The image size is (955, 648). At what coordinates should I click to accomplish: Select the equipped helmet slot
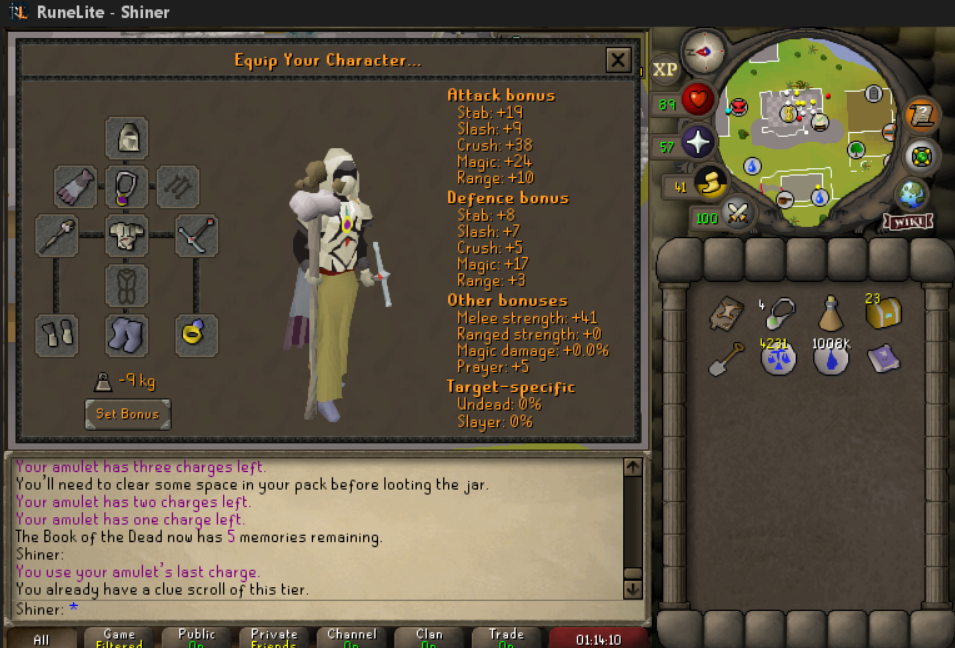click(127, 138)
